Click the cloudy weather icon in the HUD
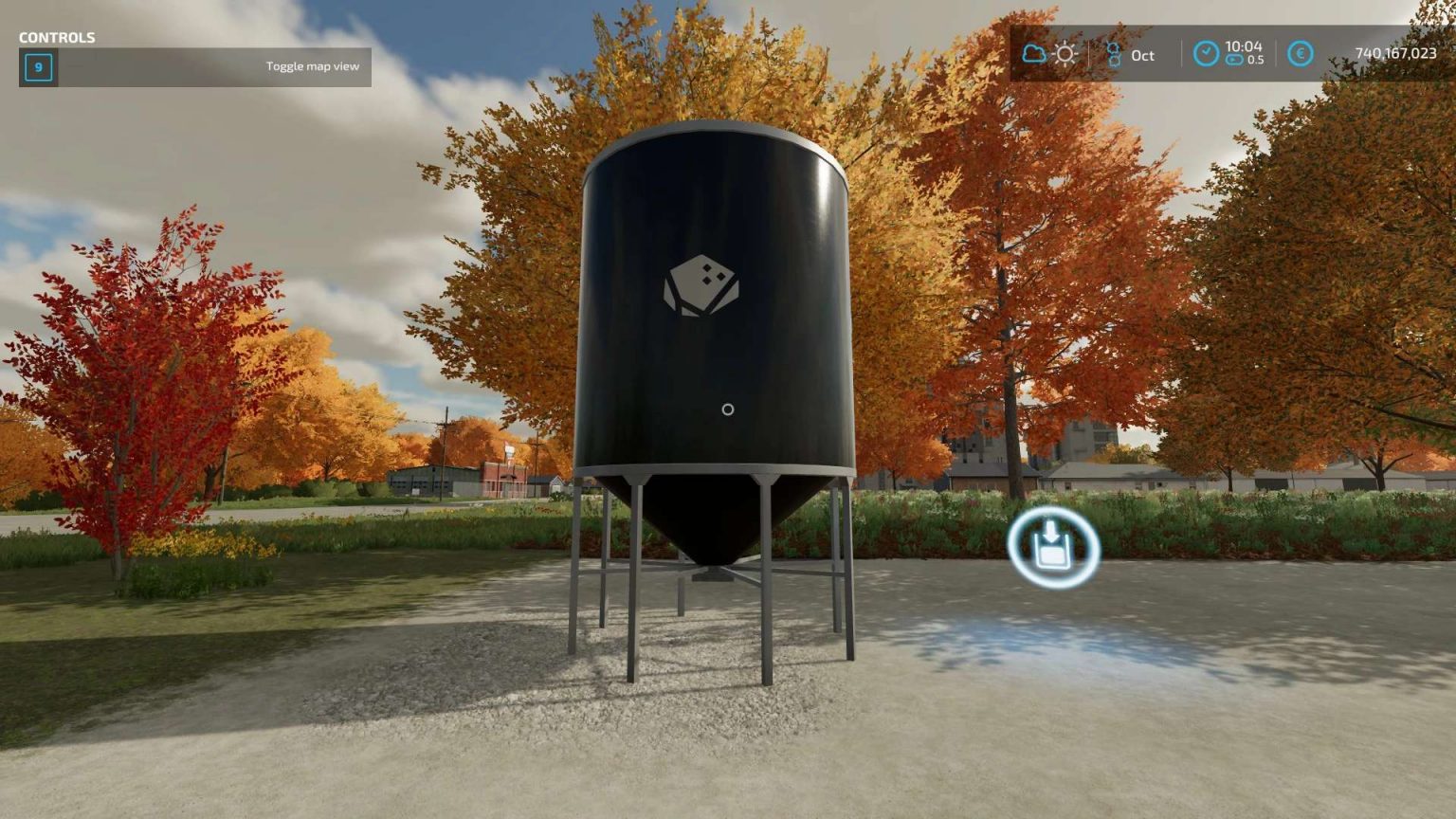This screenshot has width=1456, height=819. point(1035,54)
